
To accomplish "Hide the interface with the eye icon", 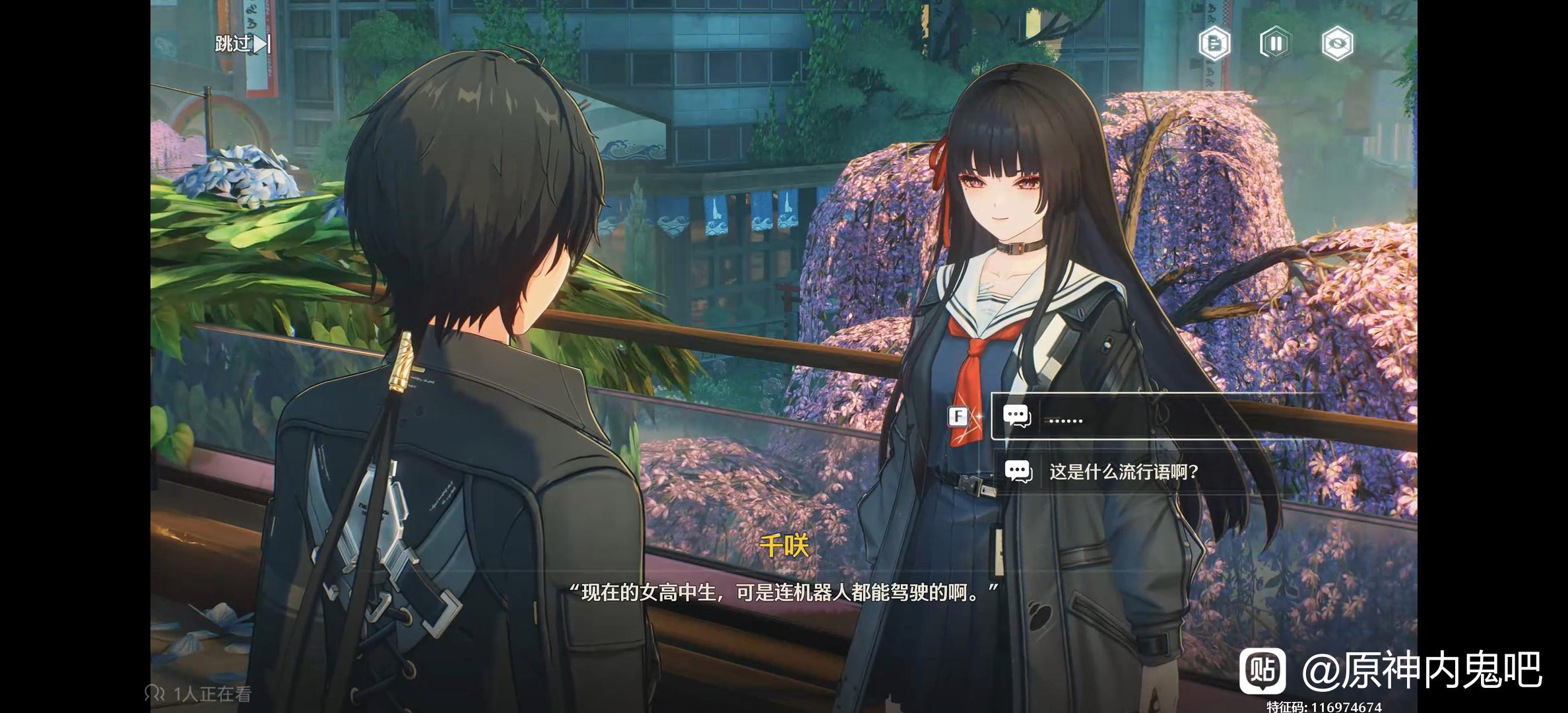I will click(1337, 44).
